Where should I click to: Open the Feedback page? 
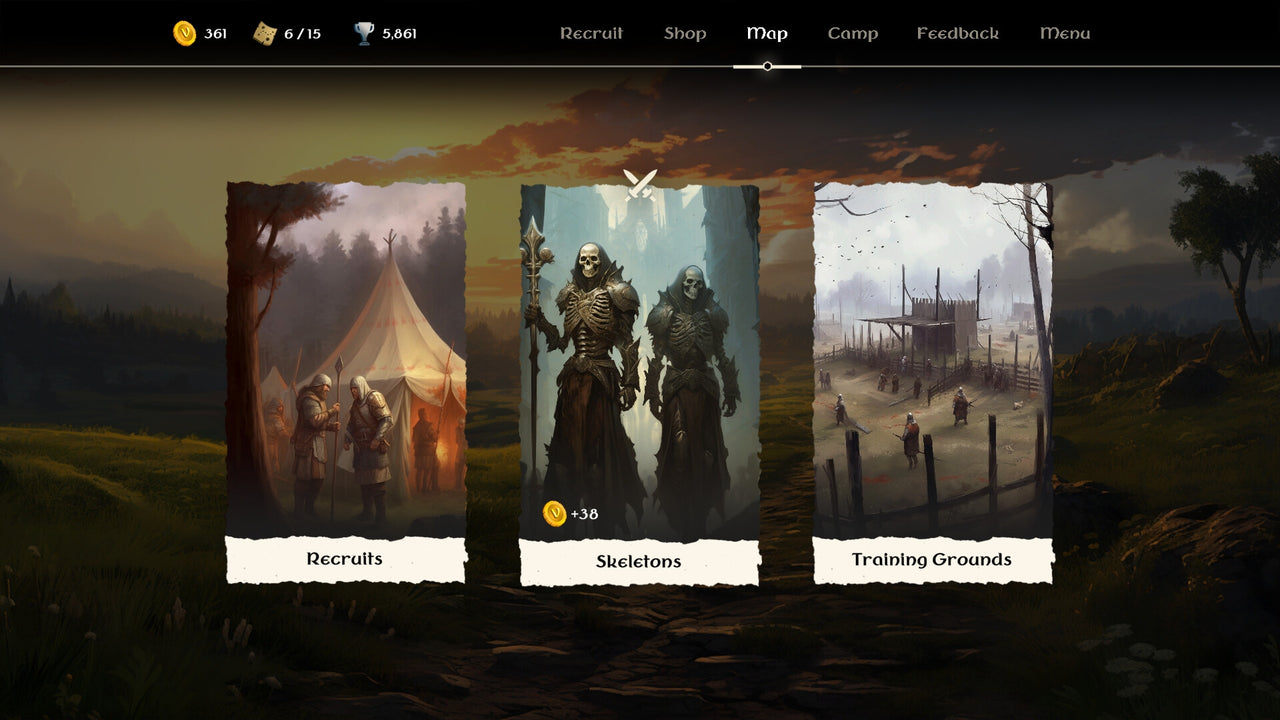pyautogui.click(x=957, y=33)
